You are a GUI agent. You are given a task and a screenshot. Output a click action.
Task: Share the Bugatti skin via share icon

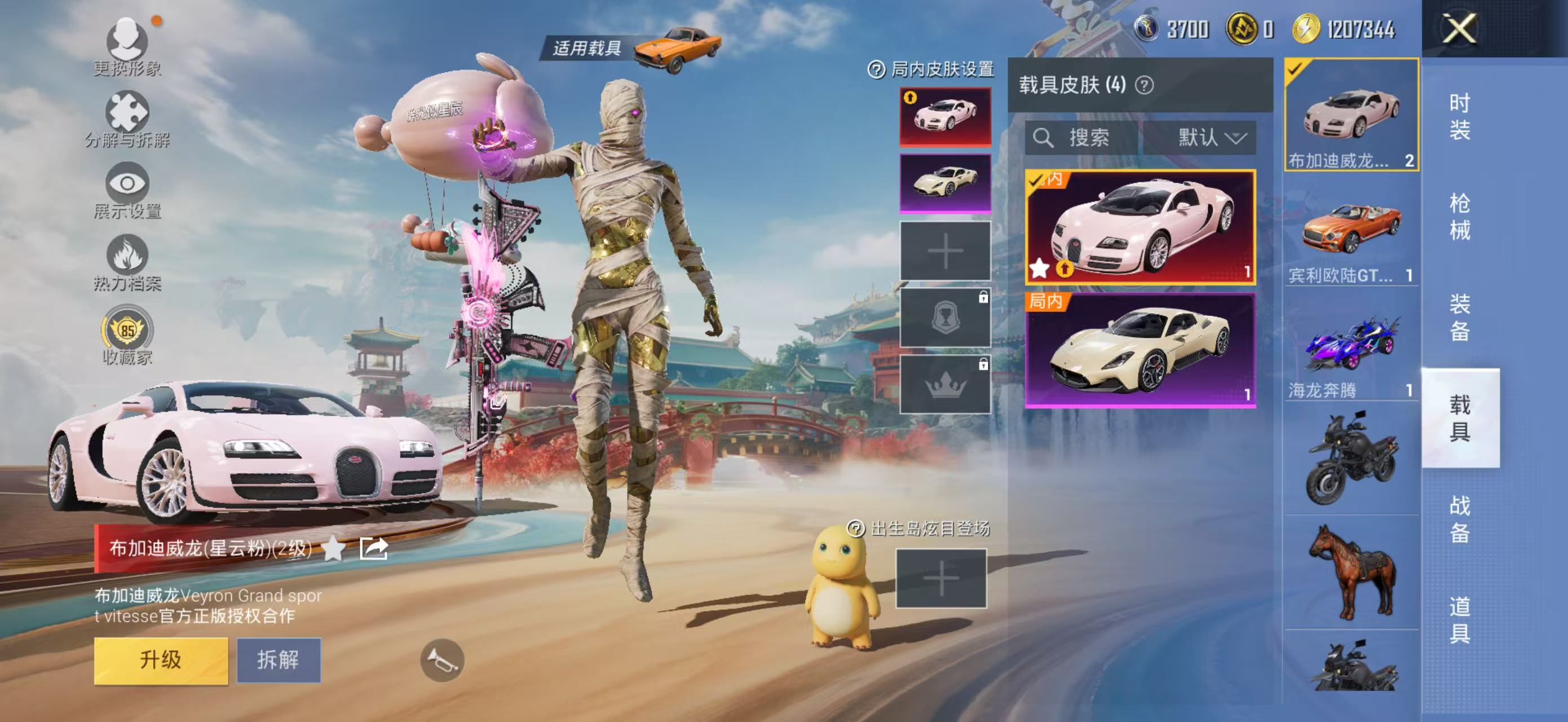pos(374,548)
